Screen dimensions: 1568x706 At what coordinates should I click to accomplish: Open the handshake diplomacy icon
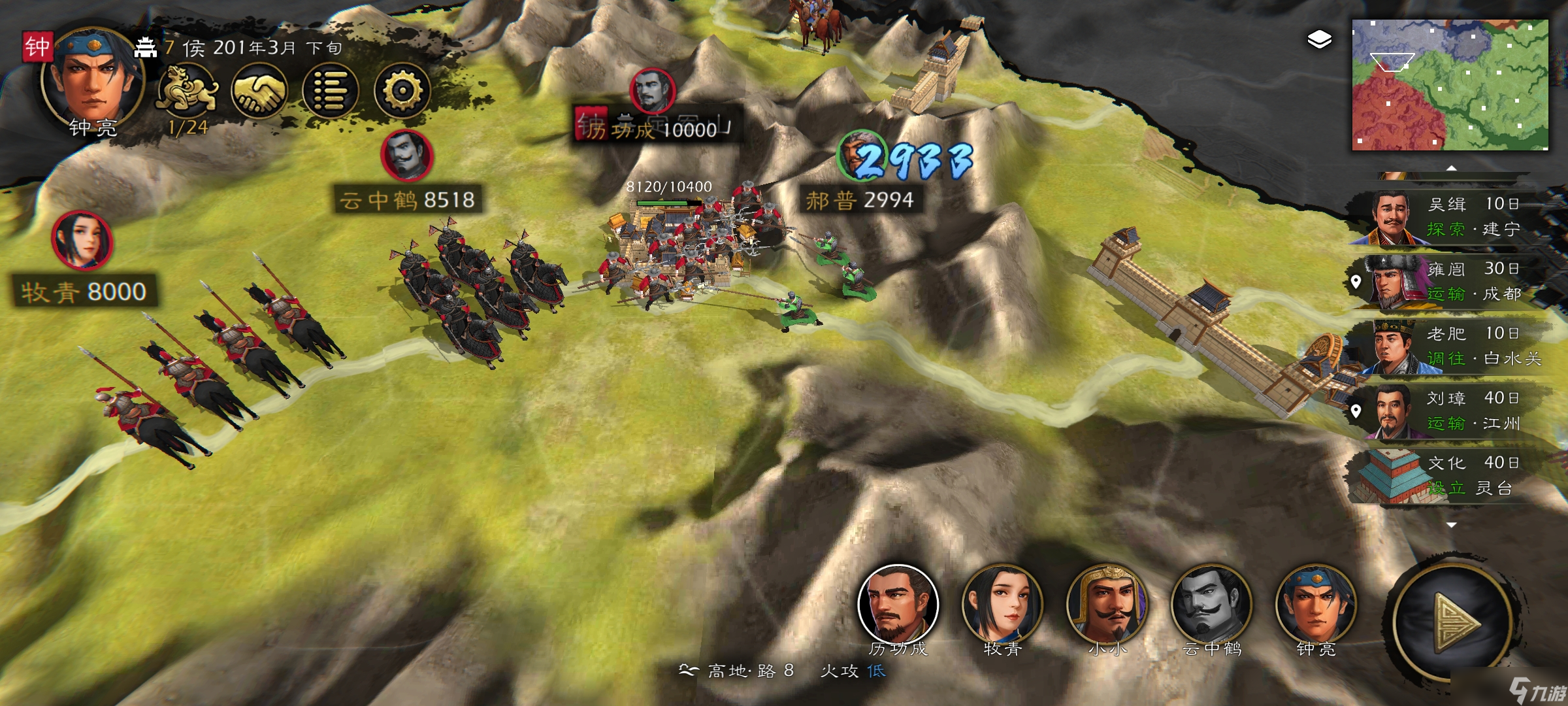(259, 91)
